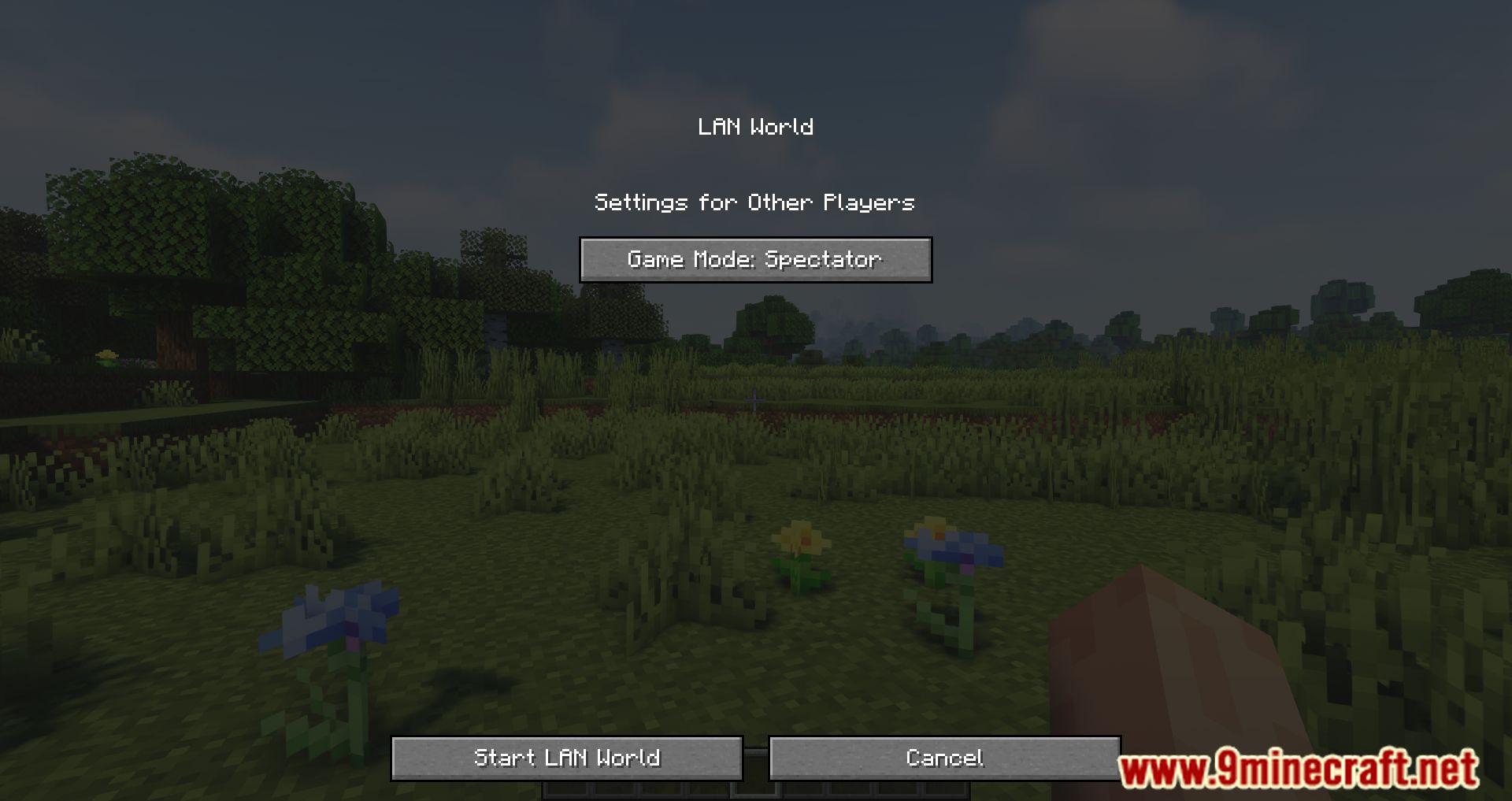Select the first hotbar slot
This screenshot has width=1512, height=801.
(x=565, y=794)
